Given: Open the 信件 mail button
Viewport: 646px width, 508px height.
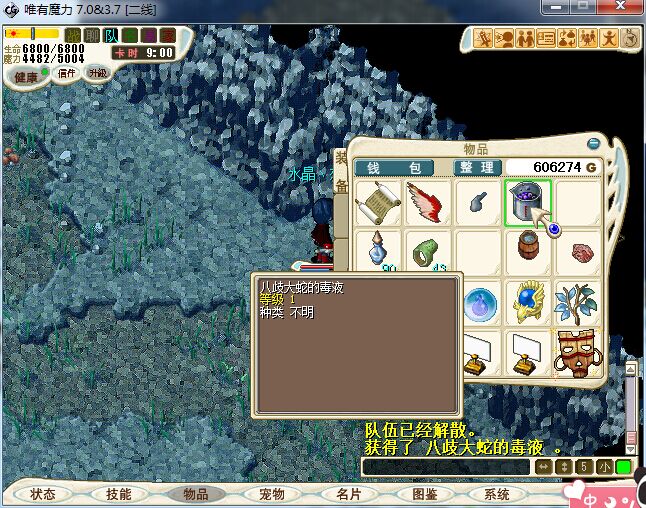Looking at the screenshot, I should pos(67,73).
